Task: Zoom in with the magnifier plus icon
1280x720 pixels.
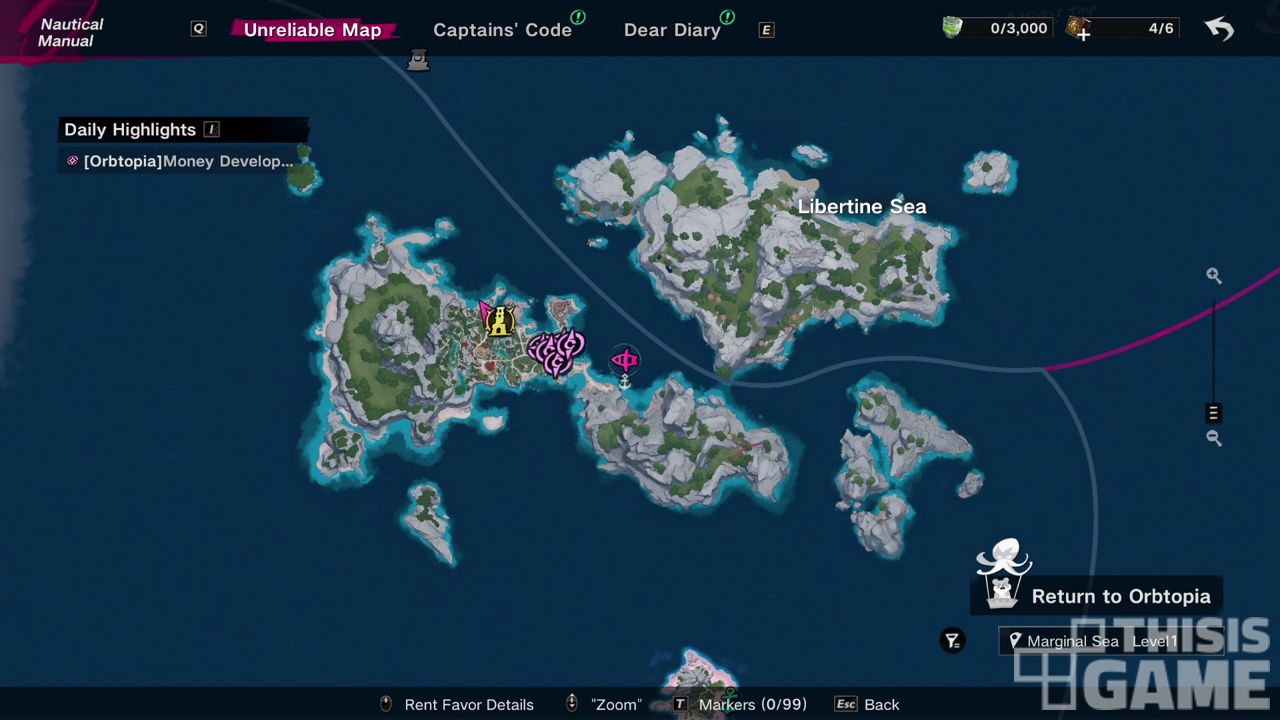Action: point(1213,276)
